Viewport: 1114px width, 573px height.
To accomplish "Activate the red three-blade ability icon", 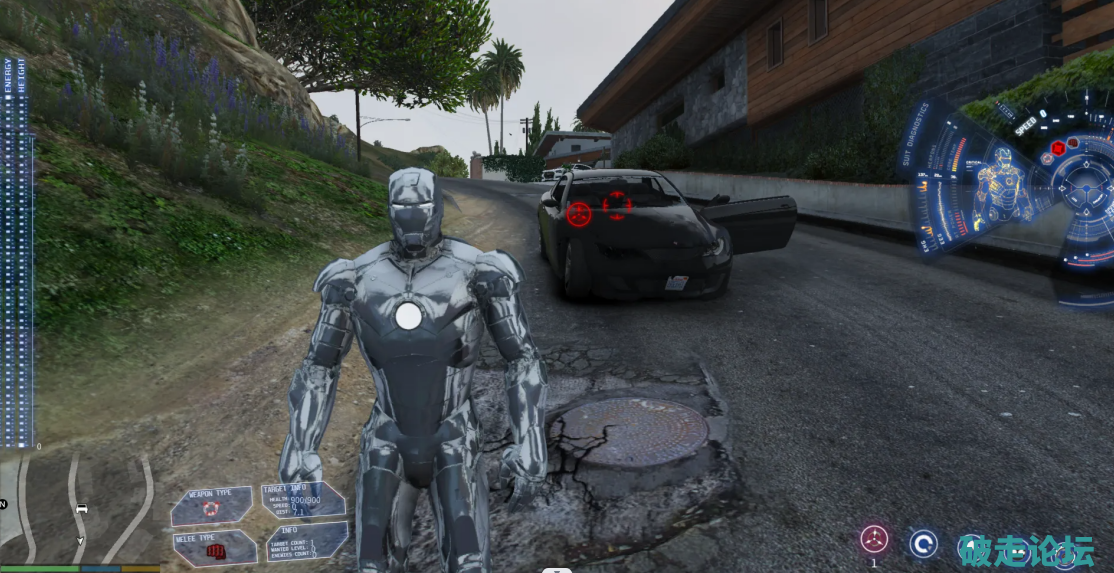I will tap(874, 540).
